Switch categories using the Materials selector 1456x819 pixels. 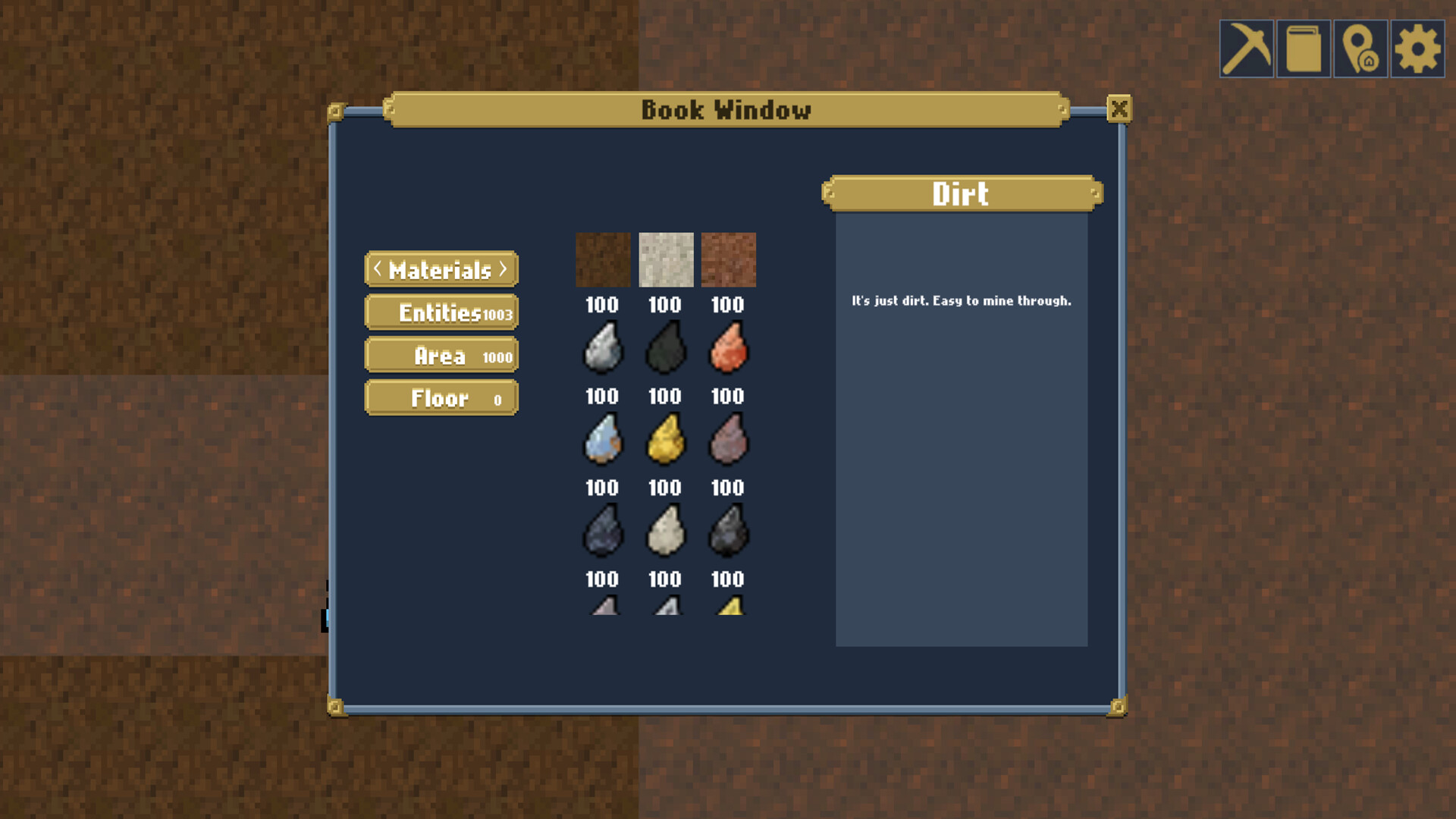tap(441, 269)
